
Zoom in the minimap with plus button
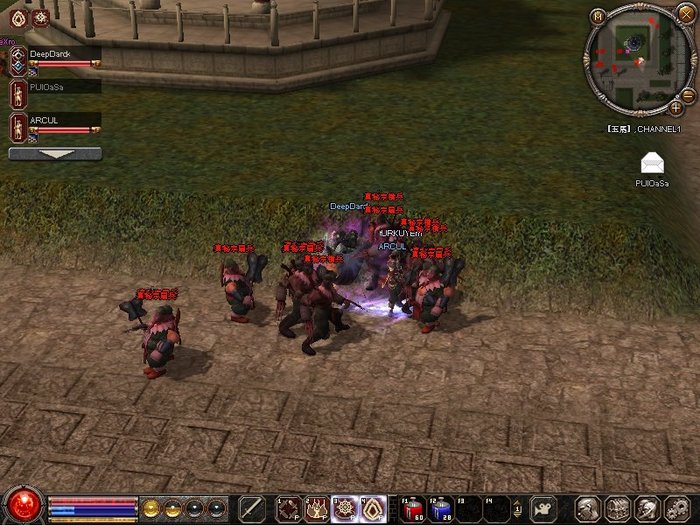pos(675,107)
